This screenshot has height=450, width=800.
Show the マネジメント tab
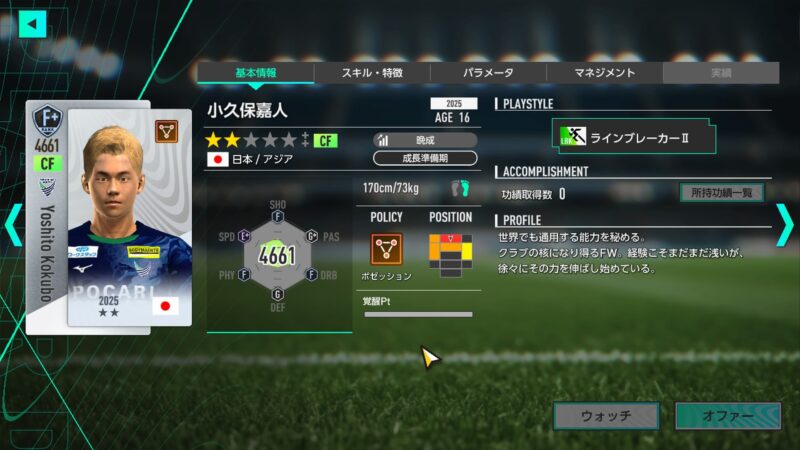coord(604,73)
